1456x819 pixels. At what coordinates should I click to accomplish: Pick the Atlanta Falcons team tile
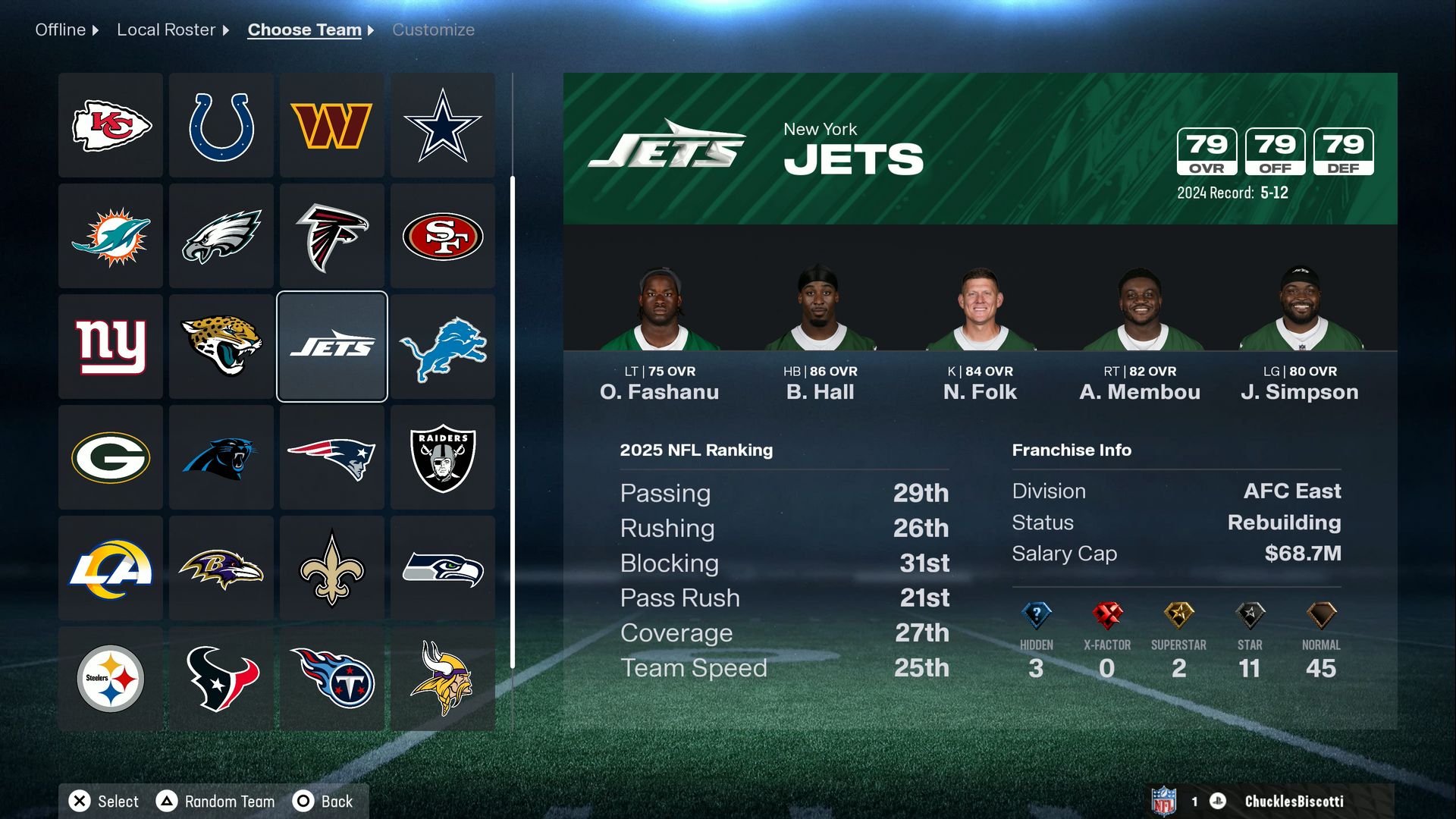coord(332,236)
